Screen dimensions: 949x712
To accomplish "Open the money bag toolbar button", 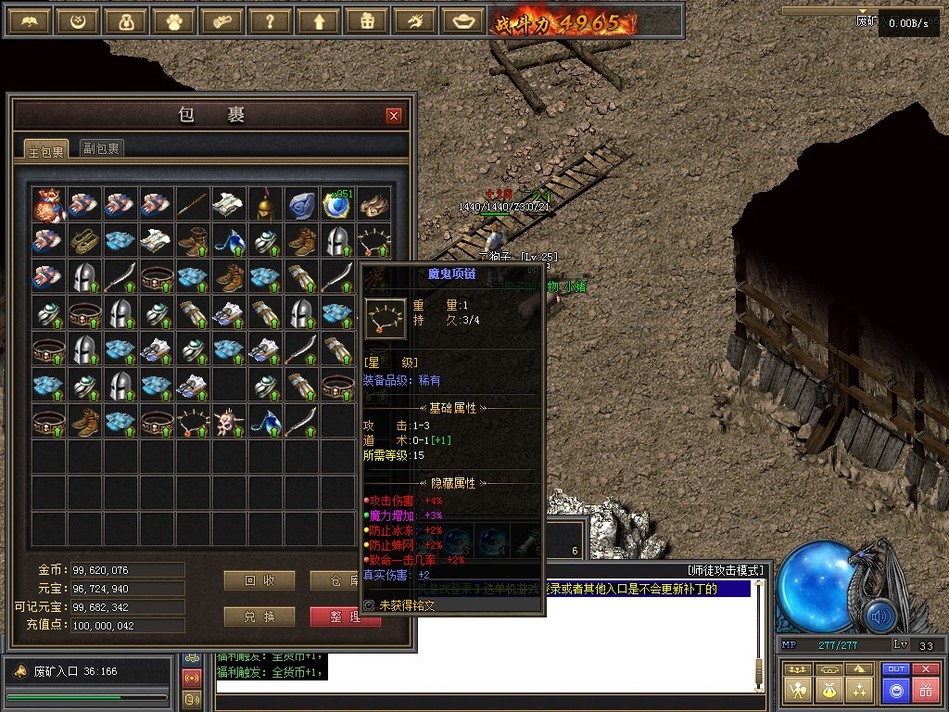I will [125, 21].
